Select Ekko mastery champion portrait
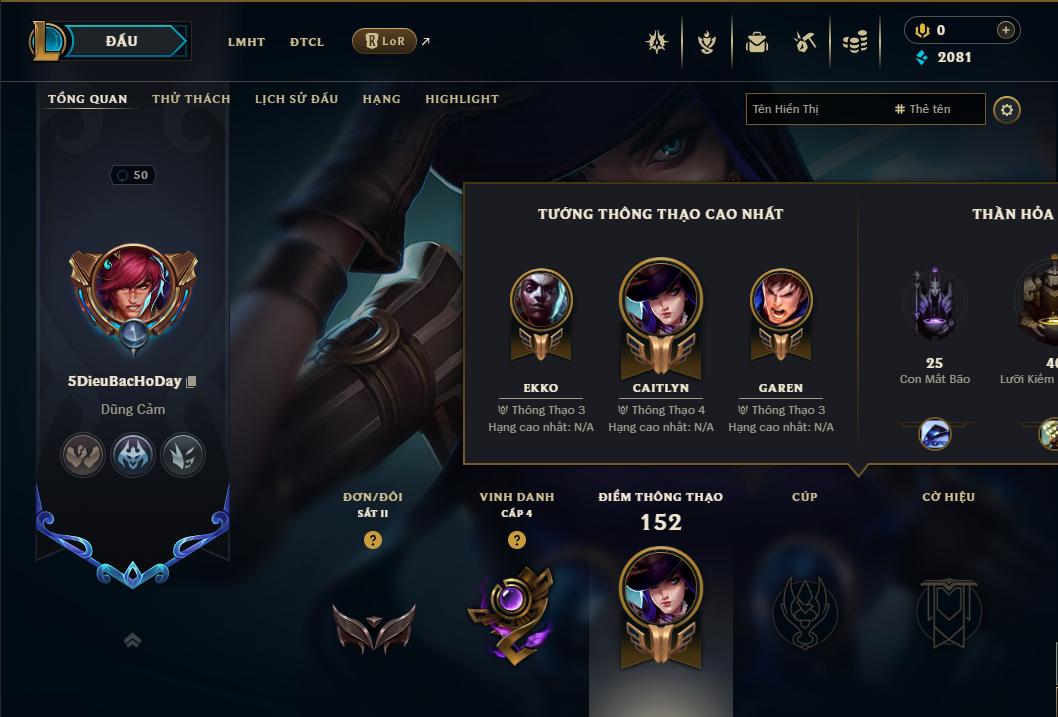The width and height of the screenshot is (1058, 717). pyautogui.click(x=541, y=301)
